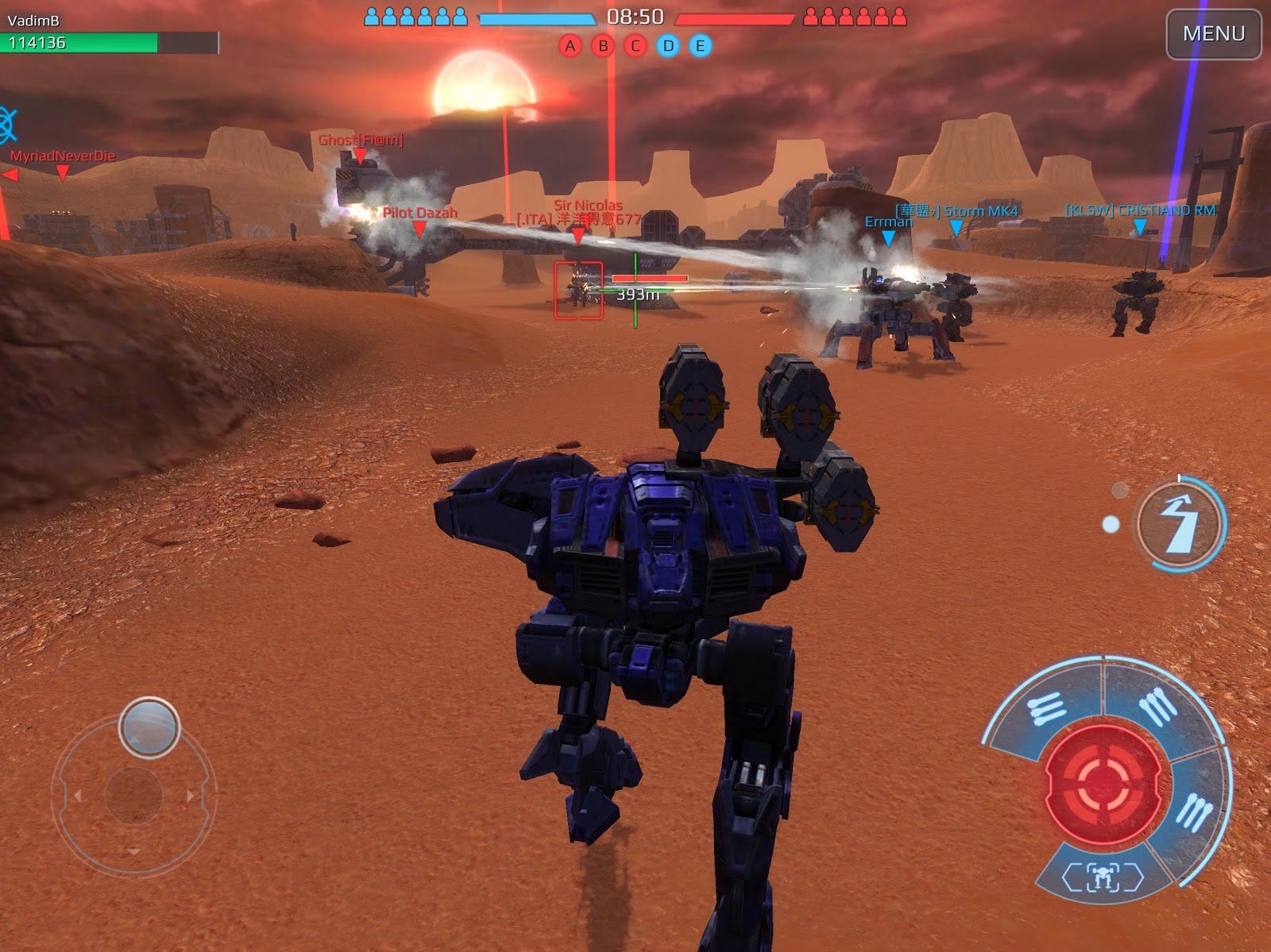Open the MENU button
1271x952 pixels.
point(1213,34)
